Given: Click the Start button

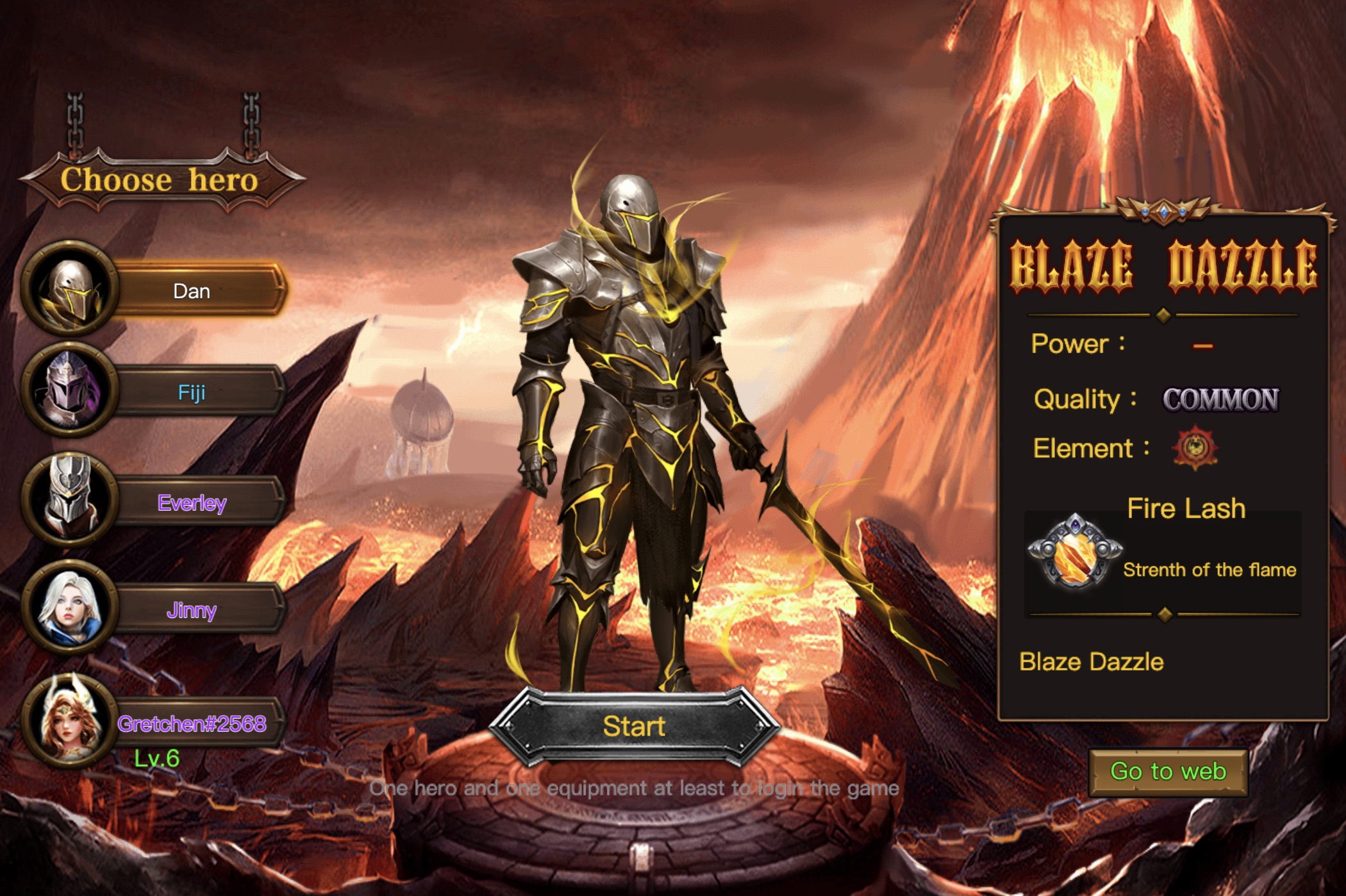Looking at the screenshot, I should coord(634,726).
